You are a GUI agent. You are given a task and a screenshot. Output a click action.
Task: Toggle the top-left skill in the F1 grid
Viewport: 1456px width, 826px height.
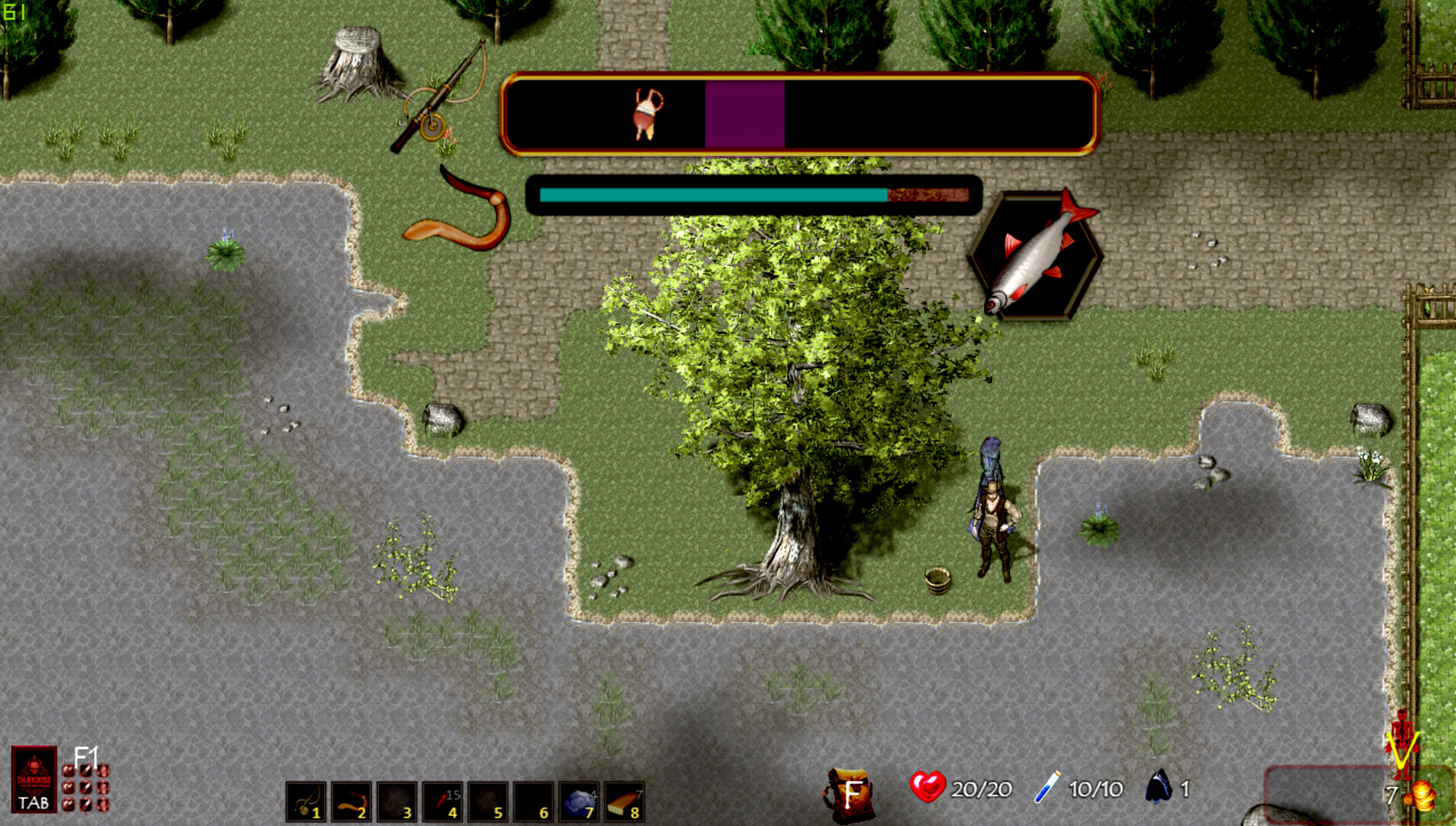pos(68,770)
